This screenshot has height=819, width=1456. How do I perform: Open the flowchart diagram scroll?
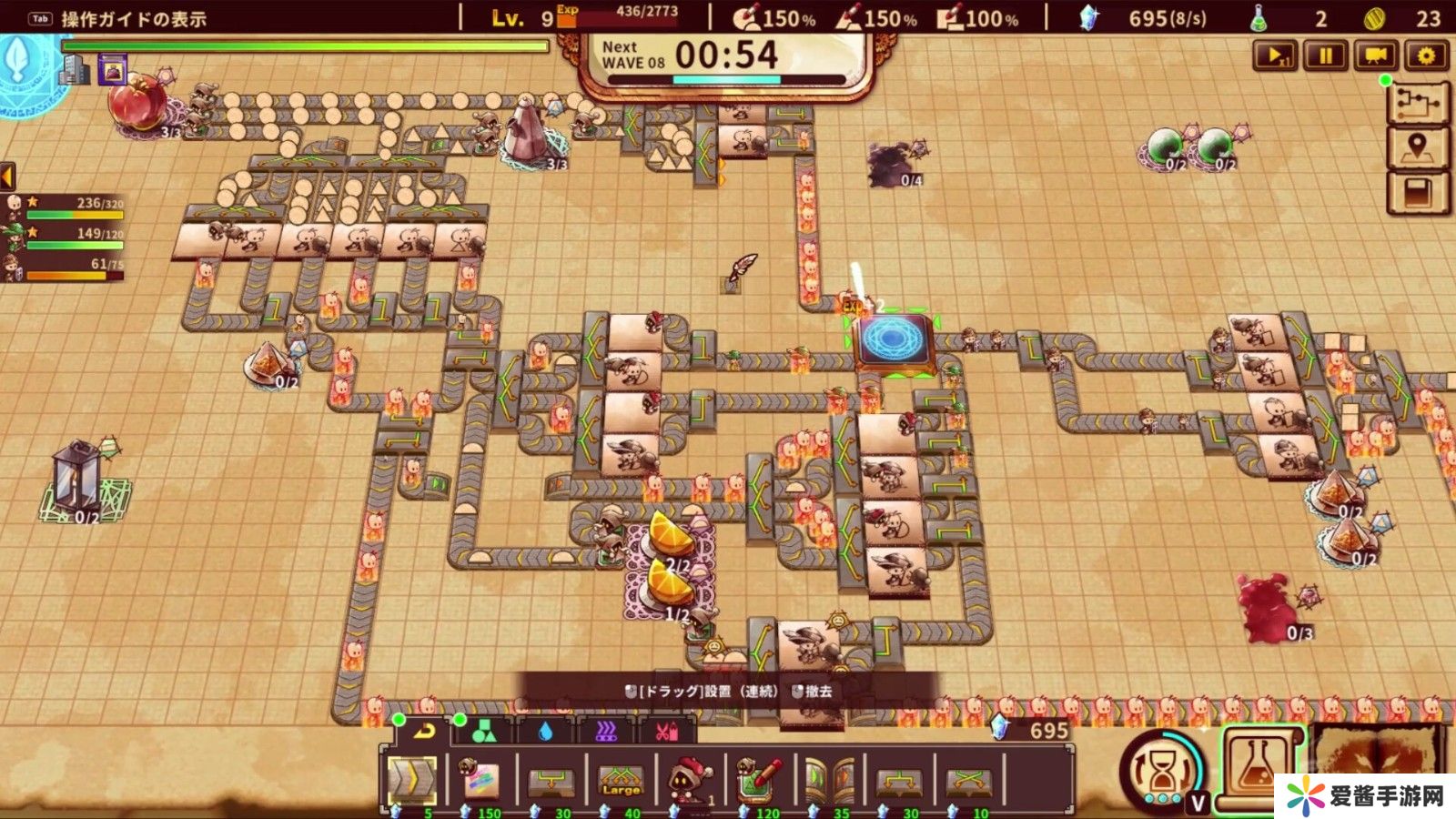click(1418, 103)
